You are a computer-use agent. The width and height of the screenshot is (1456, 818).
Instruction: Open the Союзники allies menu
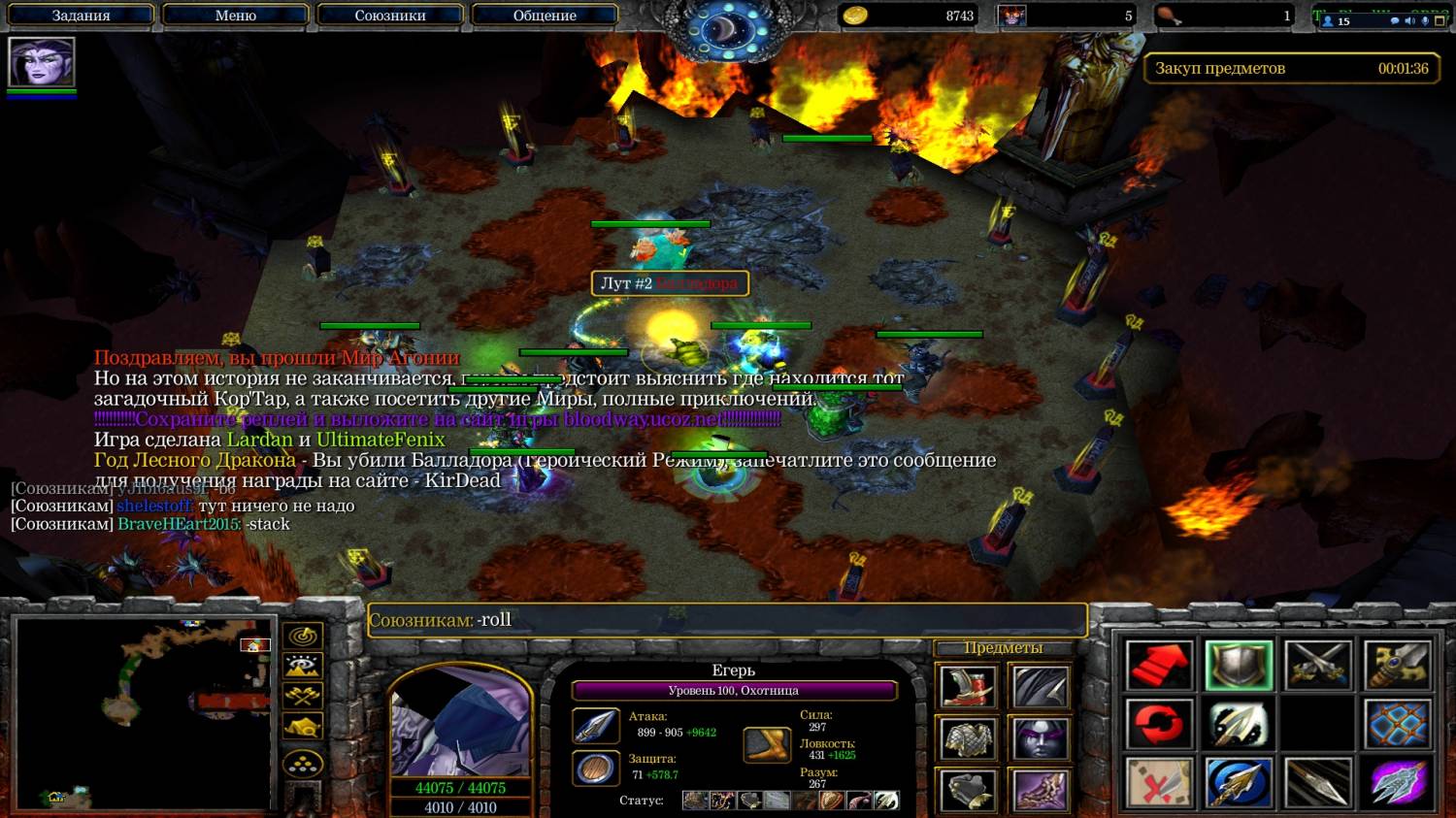[390, 16]
